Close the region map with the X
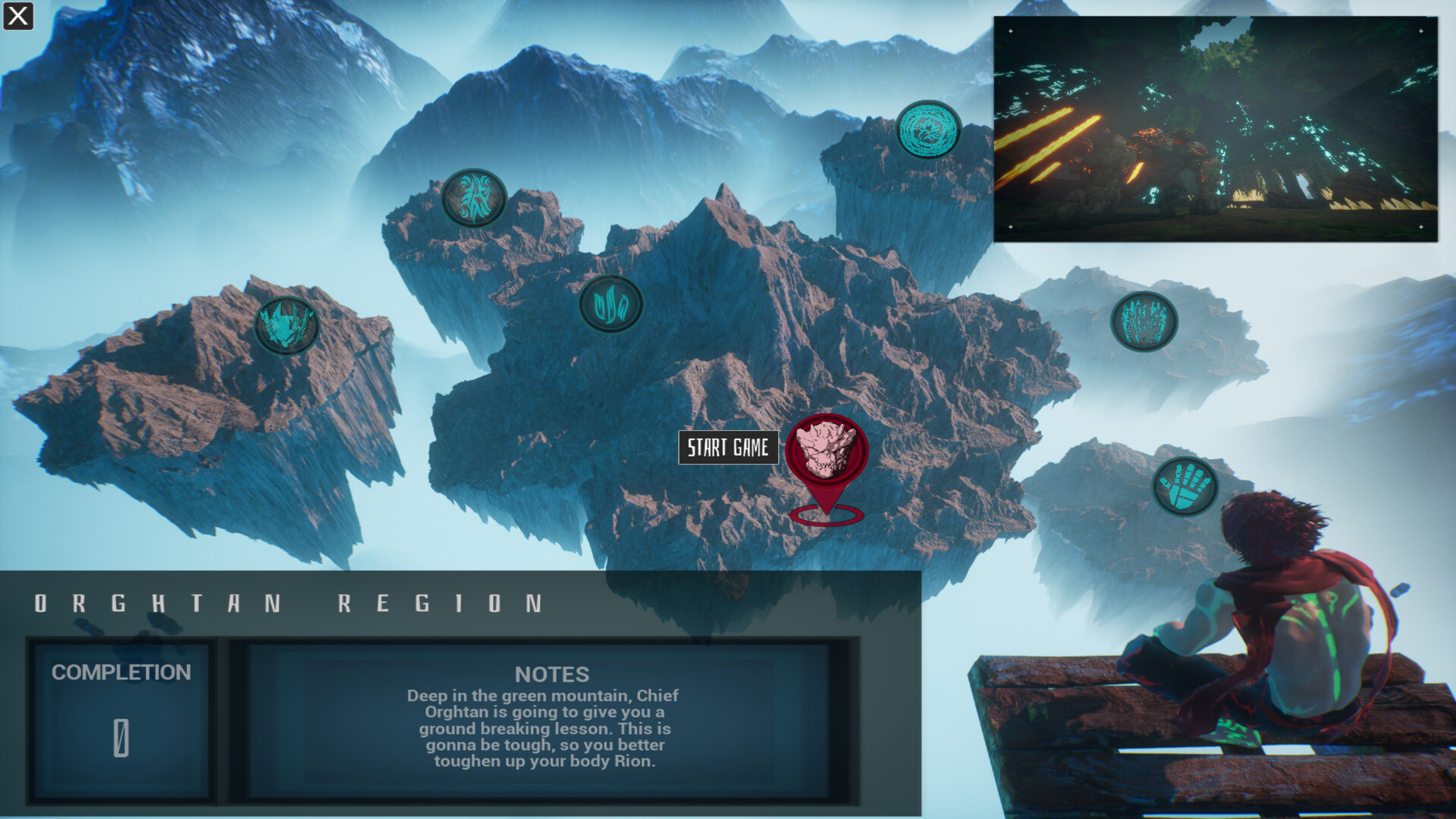Screen dimensions: 1456x819 coord(17,17)
